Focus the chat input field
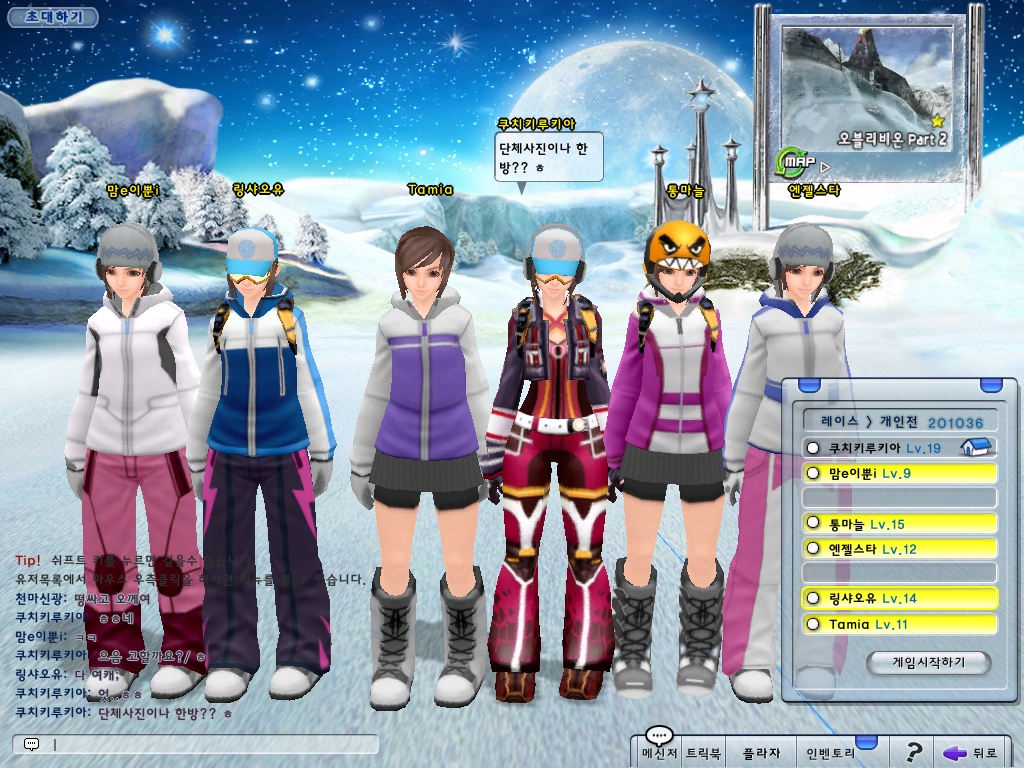 click(x=212, y=745)
